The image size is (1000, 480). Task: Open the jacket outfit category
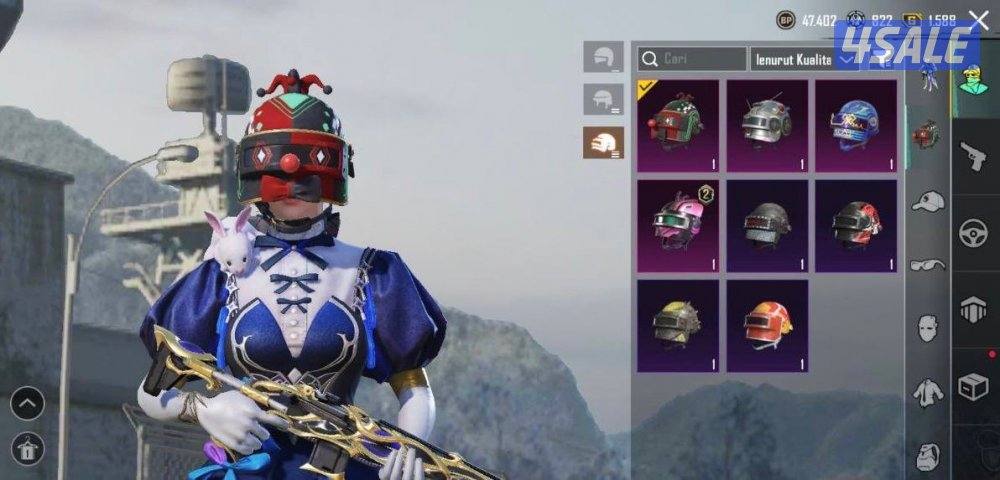(928, 391)
